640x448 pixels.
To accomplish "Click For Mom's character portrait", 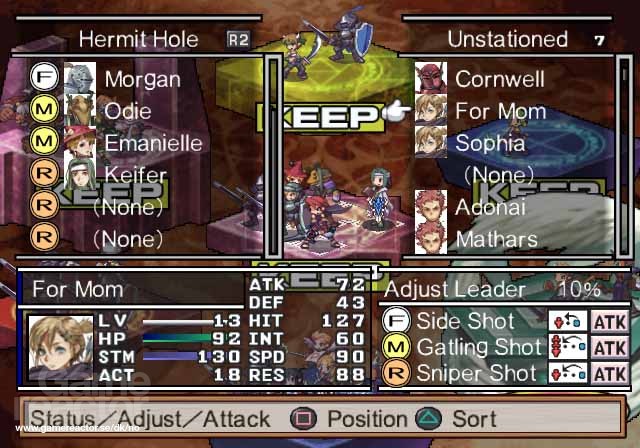I will click(x=53, y=348).
